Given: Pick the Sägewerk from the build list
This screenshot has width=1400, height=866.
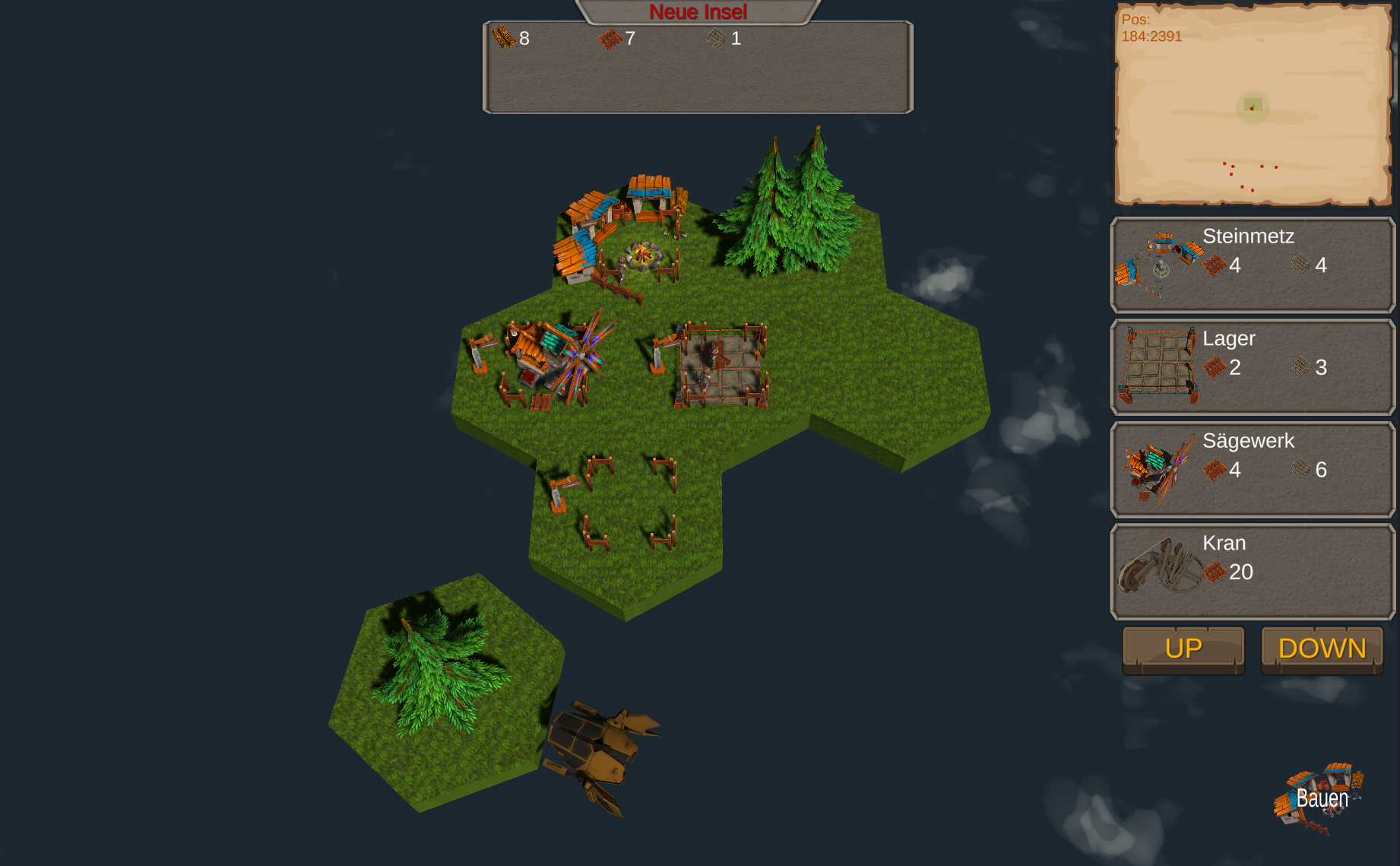Looking at the screenshot, I should pyautogui.click(x=1252, y=469).
